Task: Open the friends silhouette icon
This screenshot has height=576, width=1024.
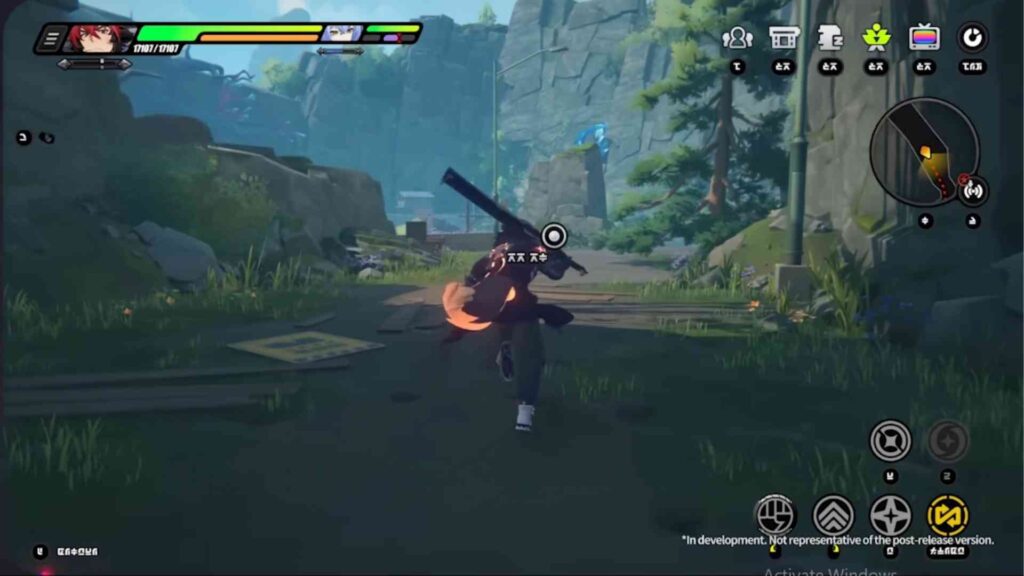Action: click(737, 38)
